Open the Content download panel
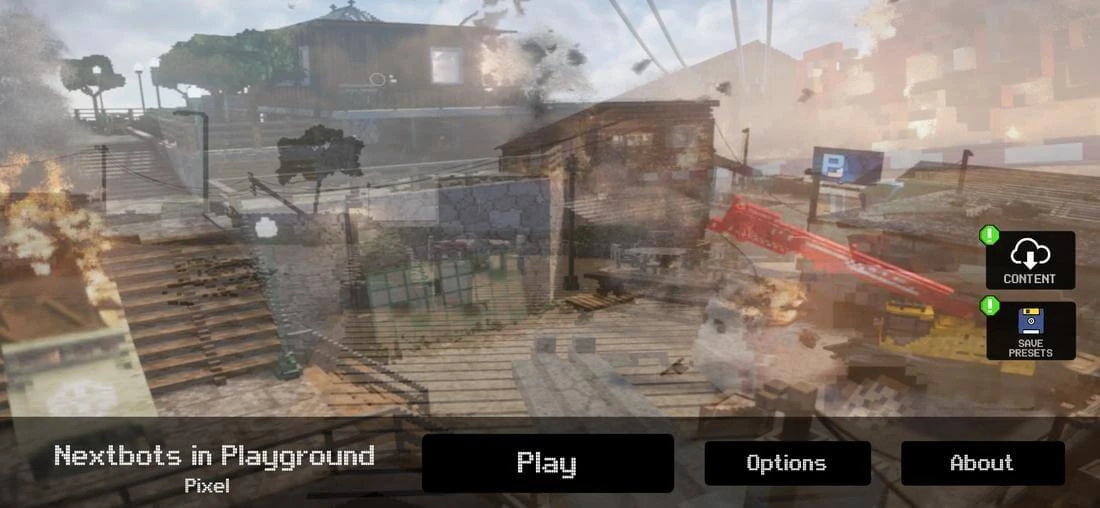Viewport: 1100px width, 508px height. click(x=1029, y=260)
